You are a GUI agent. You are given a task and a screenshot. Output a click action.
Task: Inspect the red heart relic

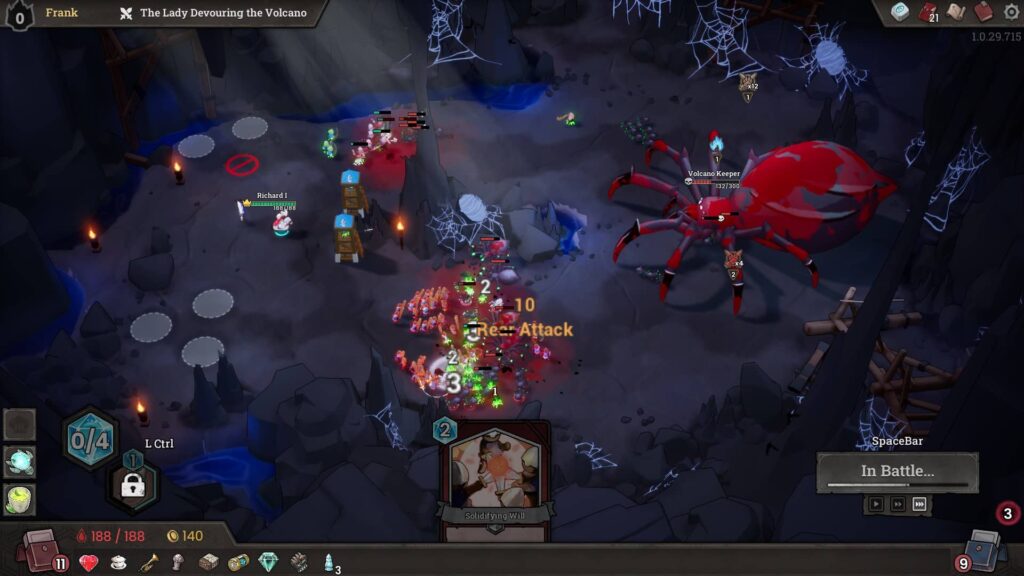pos(89,563)
